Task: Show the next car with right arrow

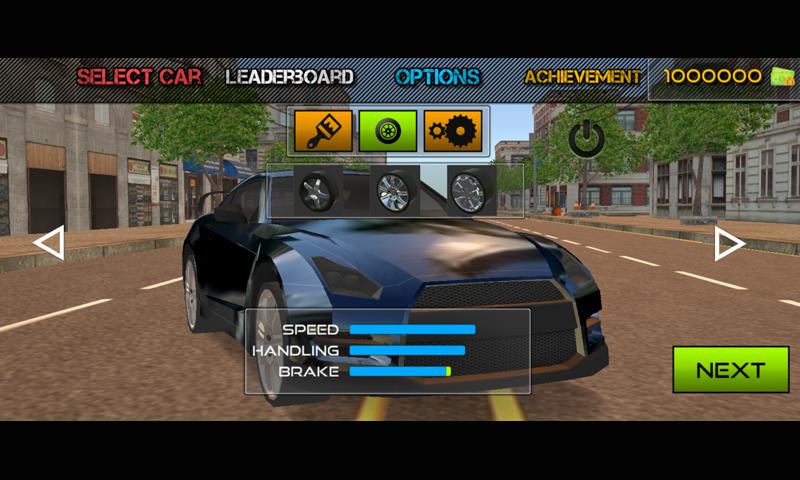Action: tap(729, 244)
